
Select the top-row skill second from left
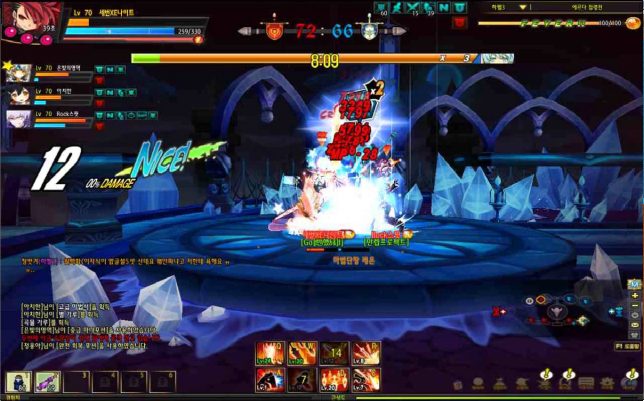coord(301,354)
